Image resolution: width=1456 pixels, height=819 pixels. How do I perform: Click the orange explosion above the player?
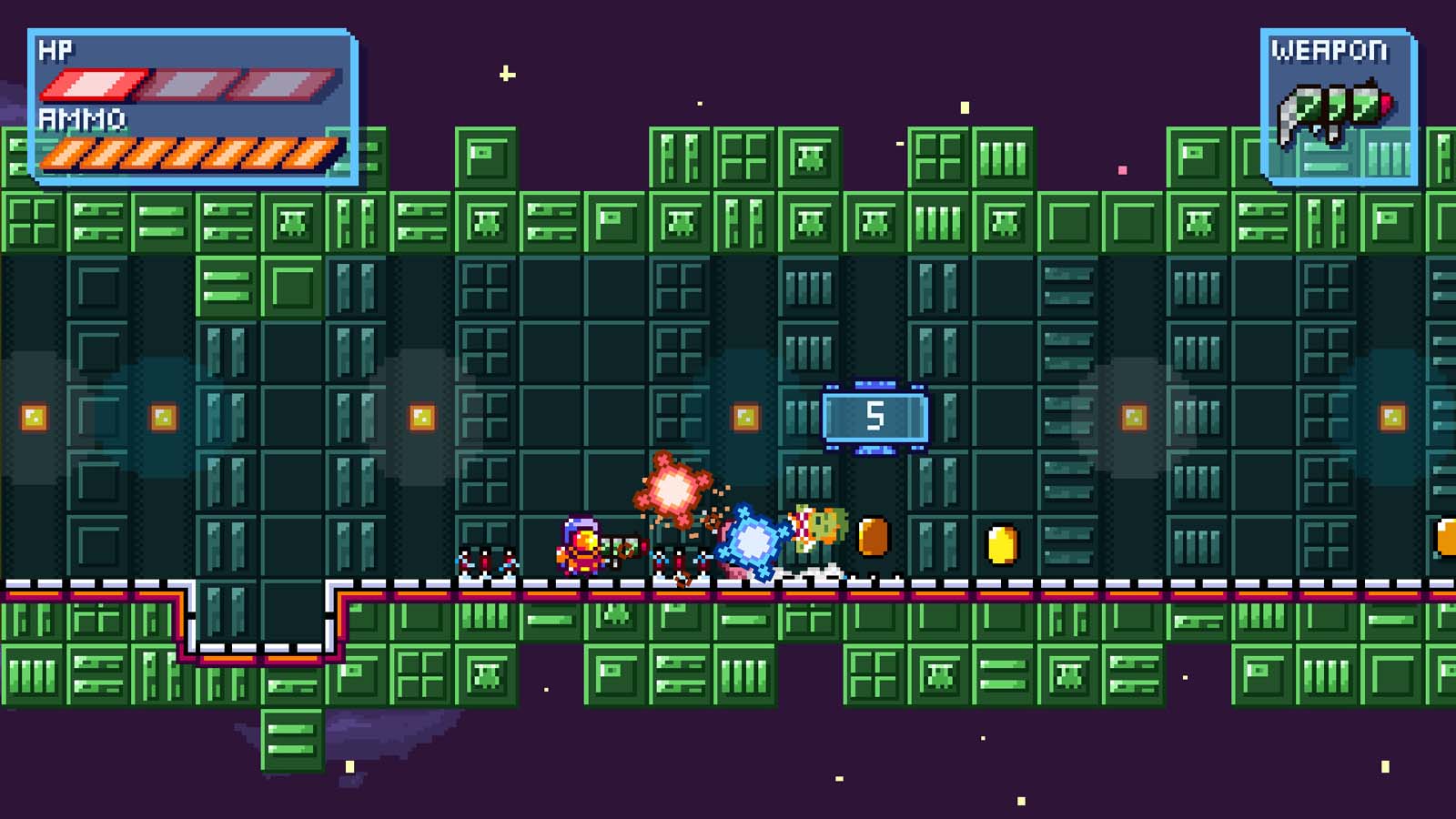[x=671, y=490]
